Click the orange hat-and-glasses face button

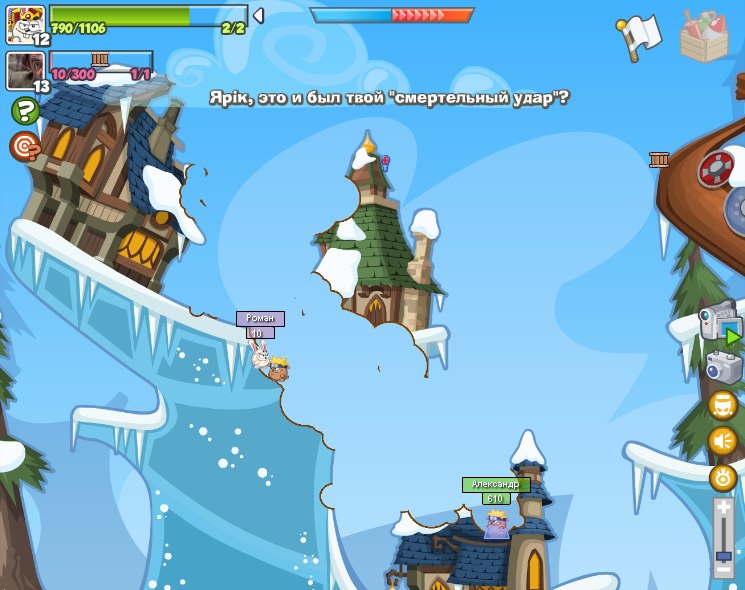pyautogui.click(x=723, y=405)
